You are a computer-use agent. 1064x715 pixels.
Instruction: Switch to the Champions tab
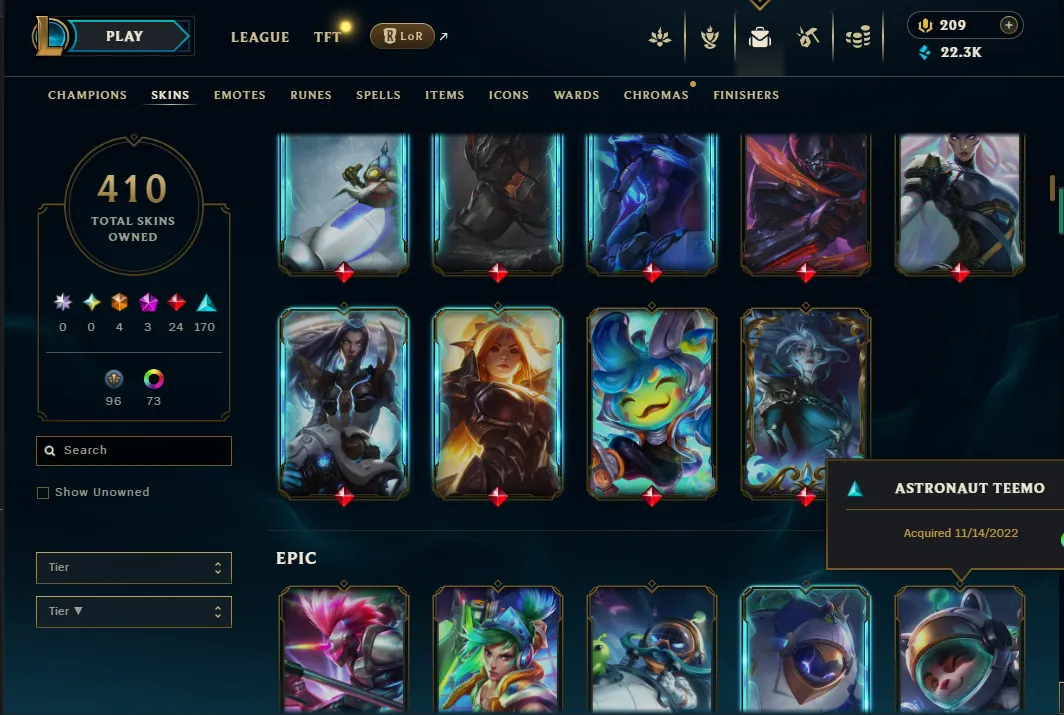(x=88, y=95)
